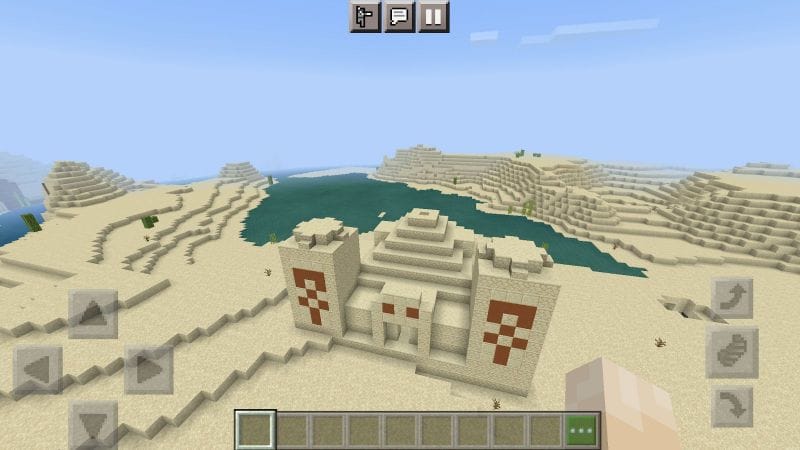800x450 pixels.
Task: Tap the move backward arrow
Action: (x=93, y=424)
